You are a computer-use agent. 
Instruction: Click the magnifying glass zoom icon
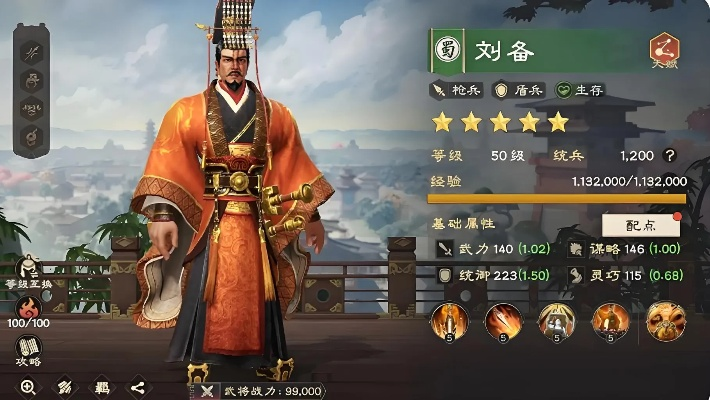click(28, 387)
